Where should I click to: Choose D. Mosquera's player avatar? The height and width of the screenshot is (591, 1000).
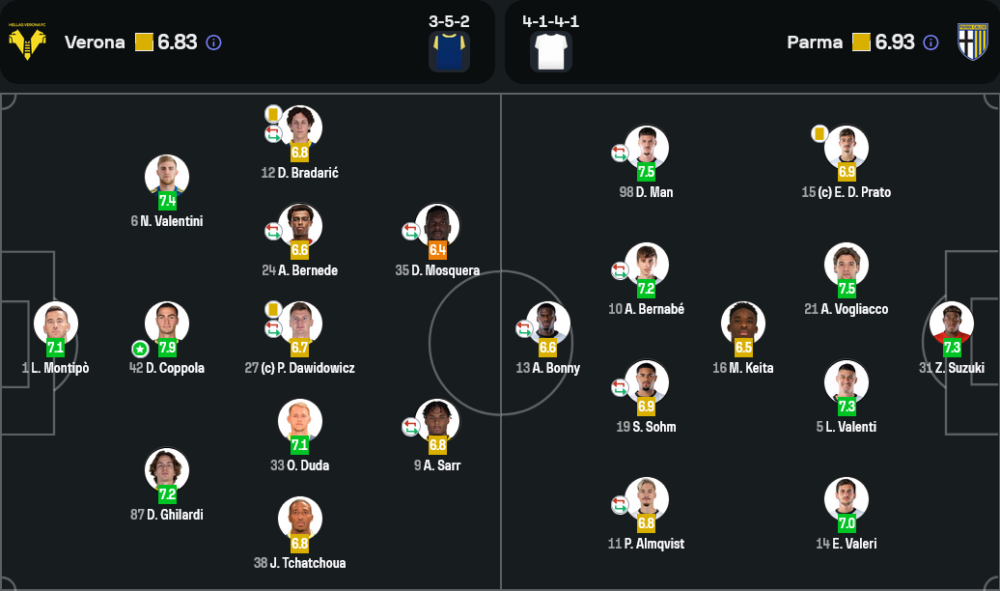pyautogui.click(x=438, y=226)
